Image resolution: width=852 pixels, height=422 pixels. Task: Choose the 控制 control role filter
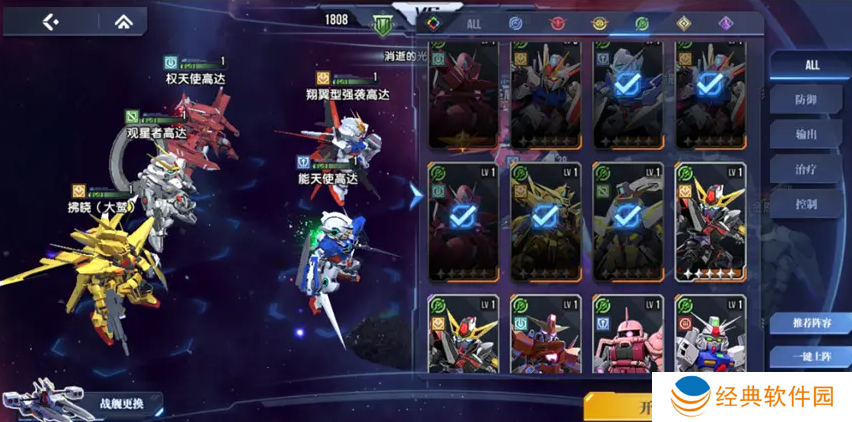(806, 204)
